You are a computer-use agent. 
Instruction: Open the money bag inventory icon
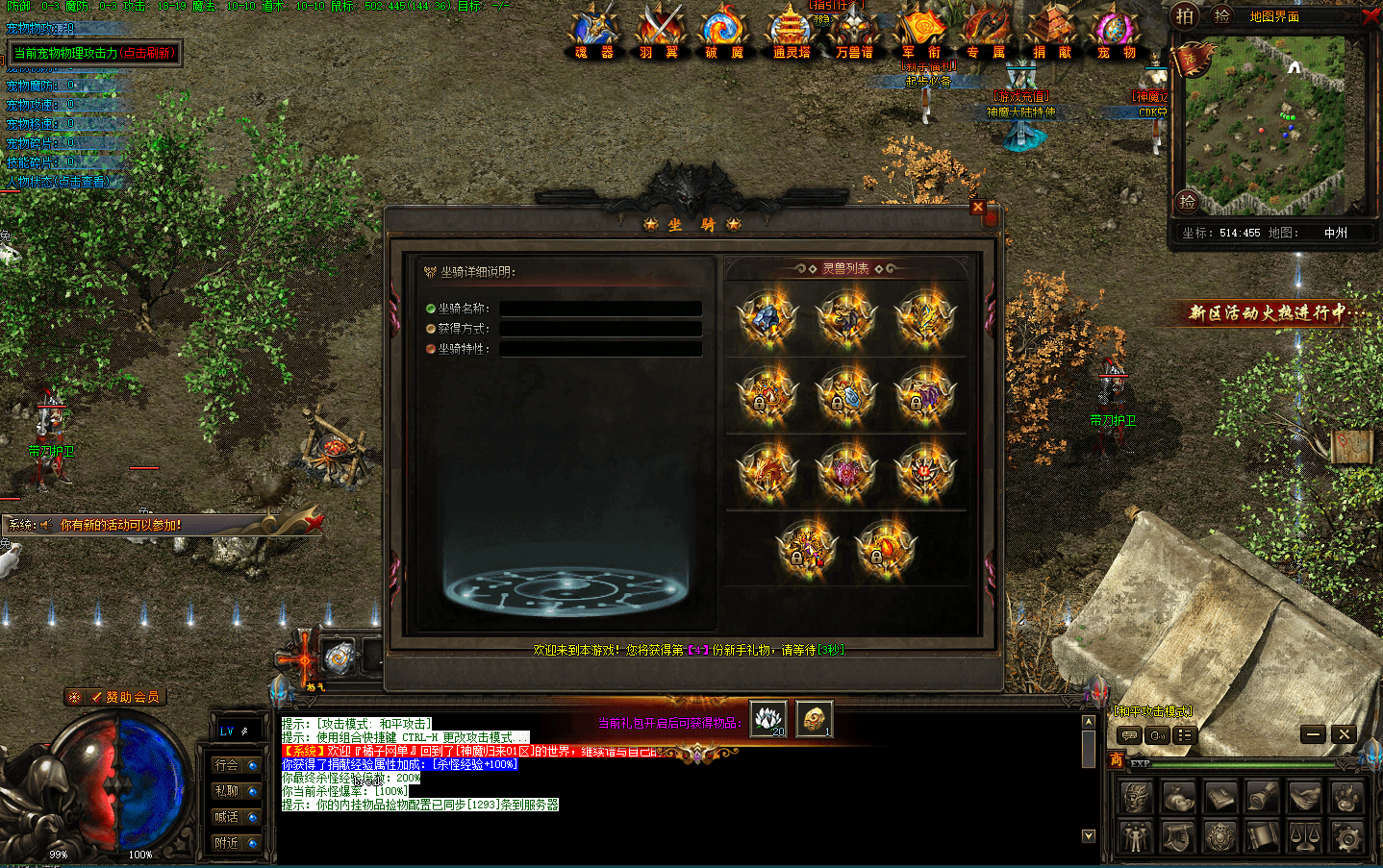[x=1178, y=797]
